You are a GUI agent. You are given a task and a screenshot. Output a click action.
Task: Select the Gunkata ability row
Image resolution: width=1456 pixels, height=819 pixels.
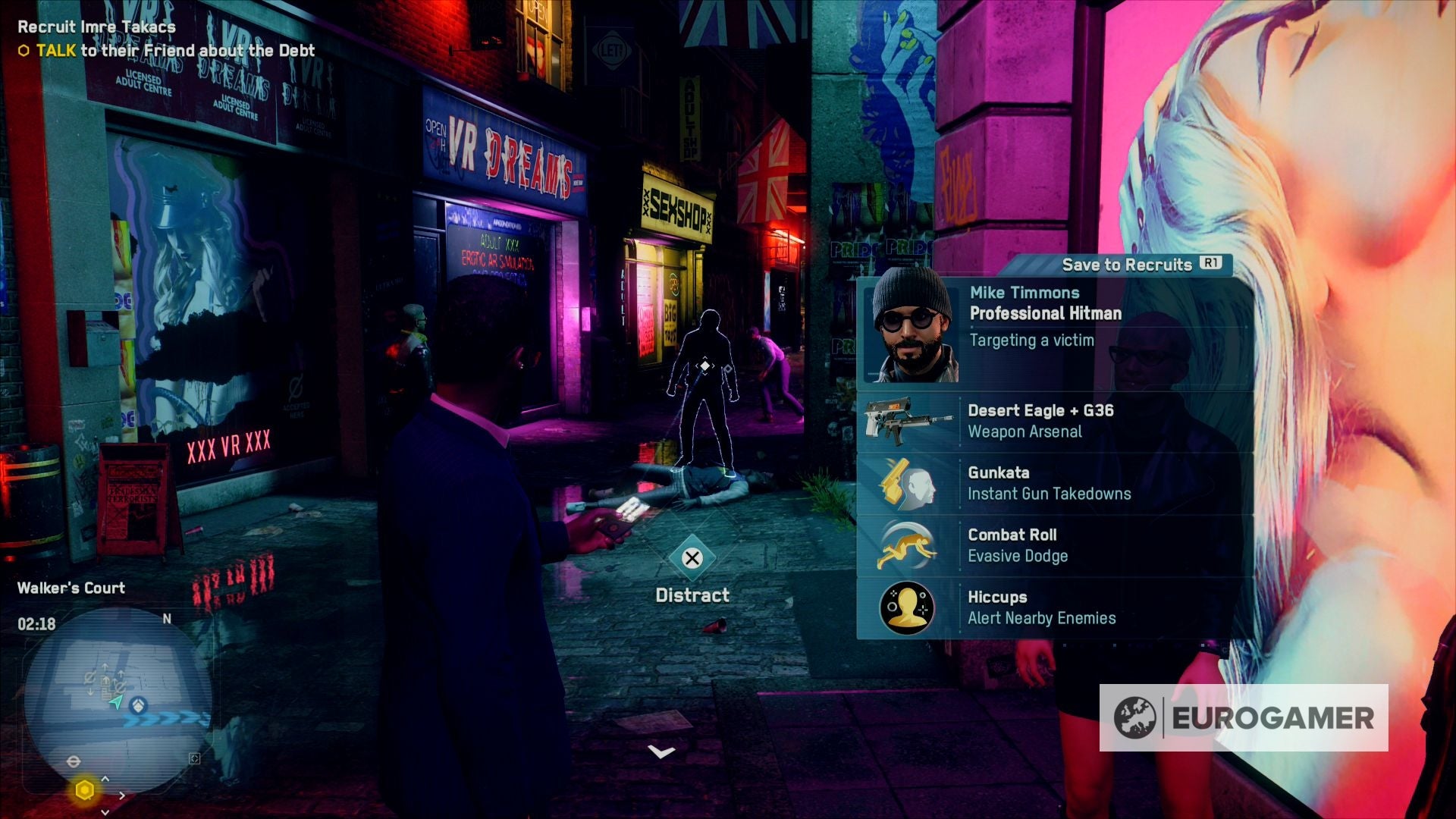pyautogui.click(x=1053, y=483)
